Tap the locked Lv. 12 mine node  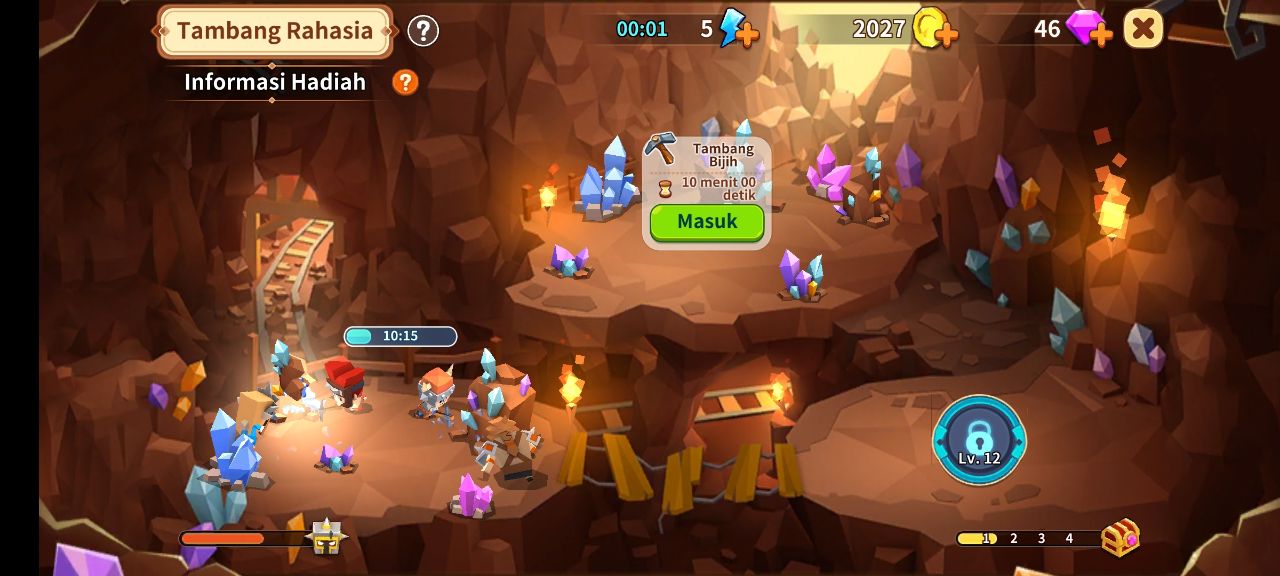tap(979, 440)
